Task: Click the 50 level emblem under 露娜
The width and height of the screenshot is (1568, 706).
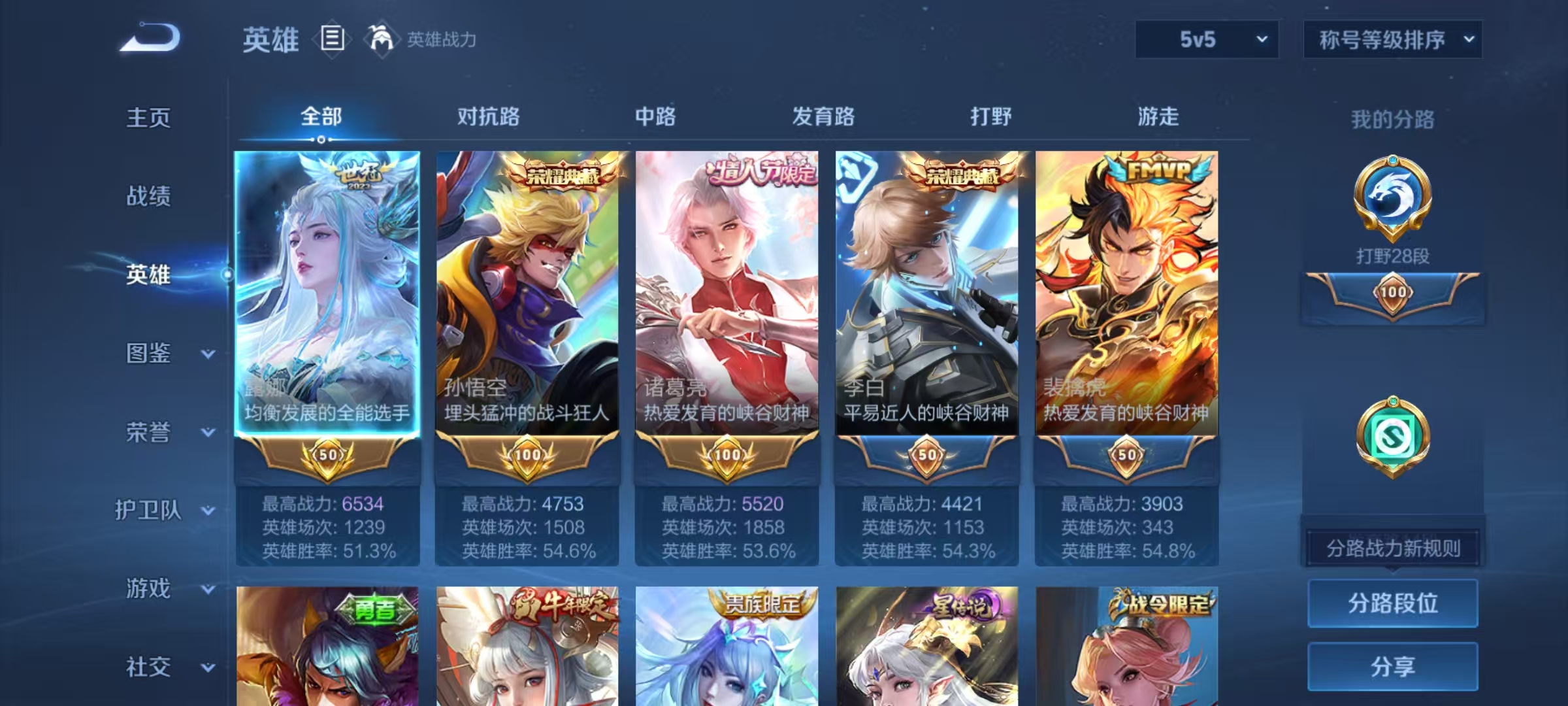Action: point(326,456)
